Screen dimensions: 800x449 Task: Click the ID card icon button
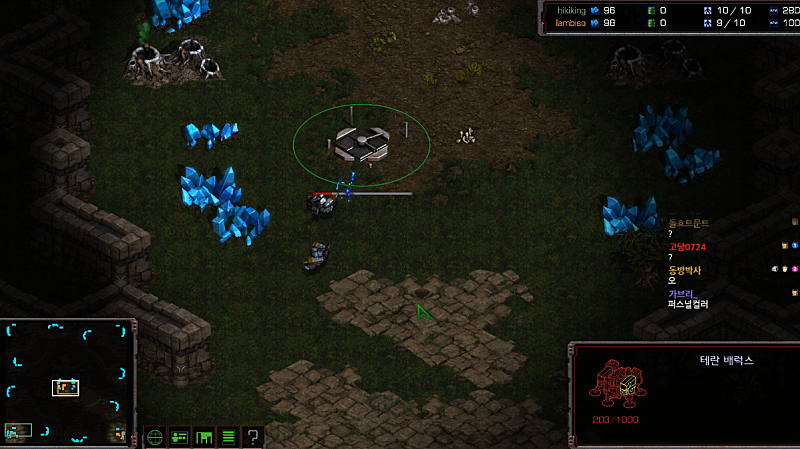coord(180,437)
